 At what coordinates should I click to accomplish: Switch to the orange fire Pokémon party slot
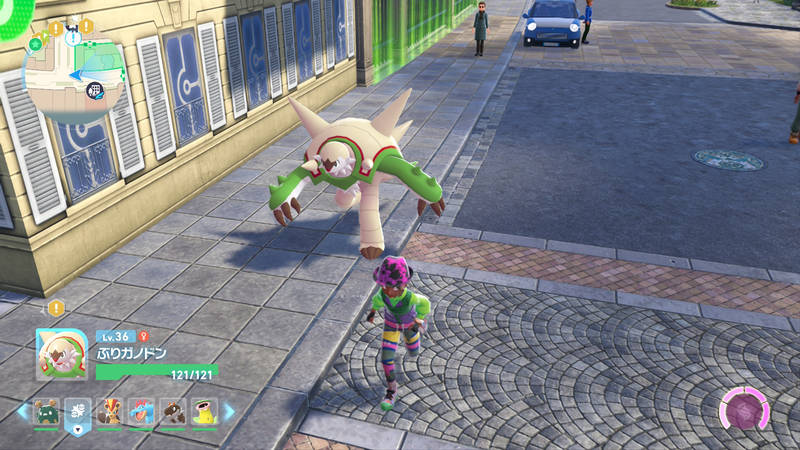[x=110, y=411]
